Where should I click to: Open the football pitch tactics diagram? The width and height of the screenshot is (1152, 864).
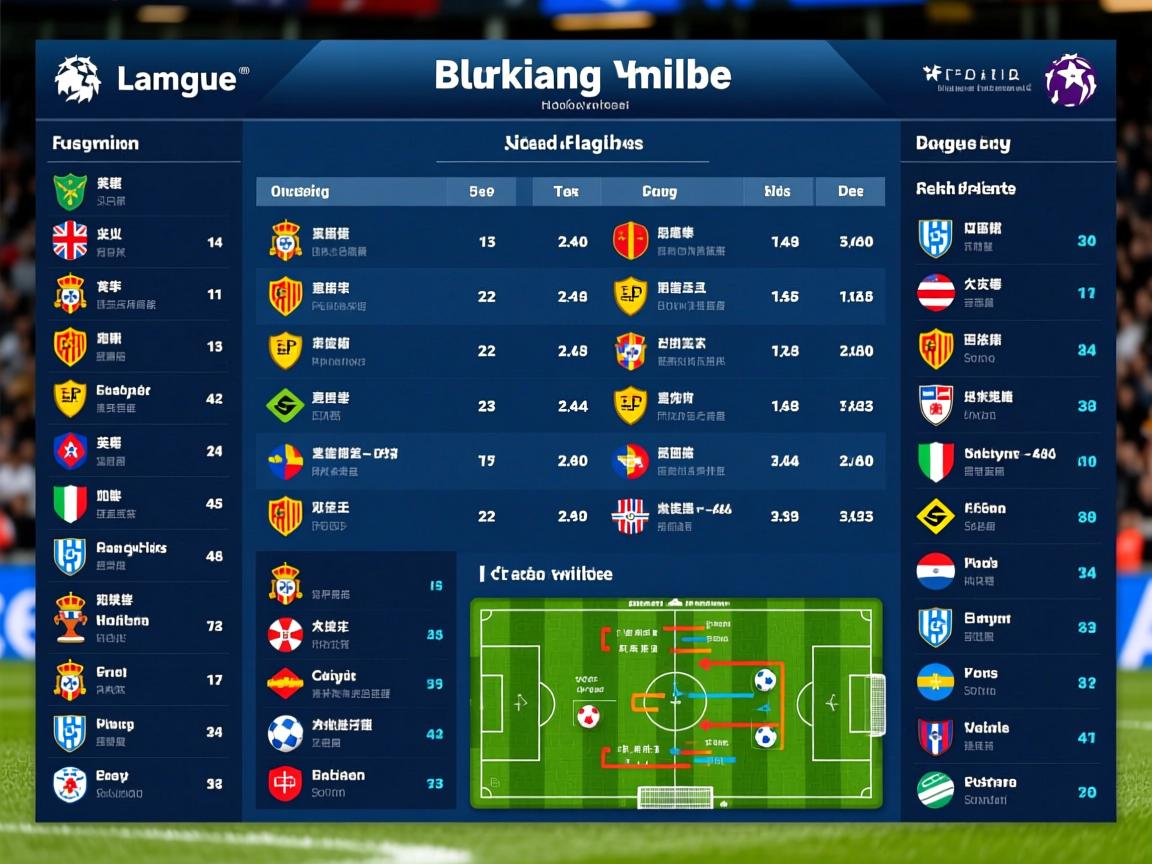tap(676, 703)
